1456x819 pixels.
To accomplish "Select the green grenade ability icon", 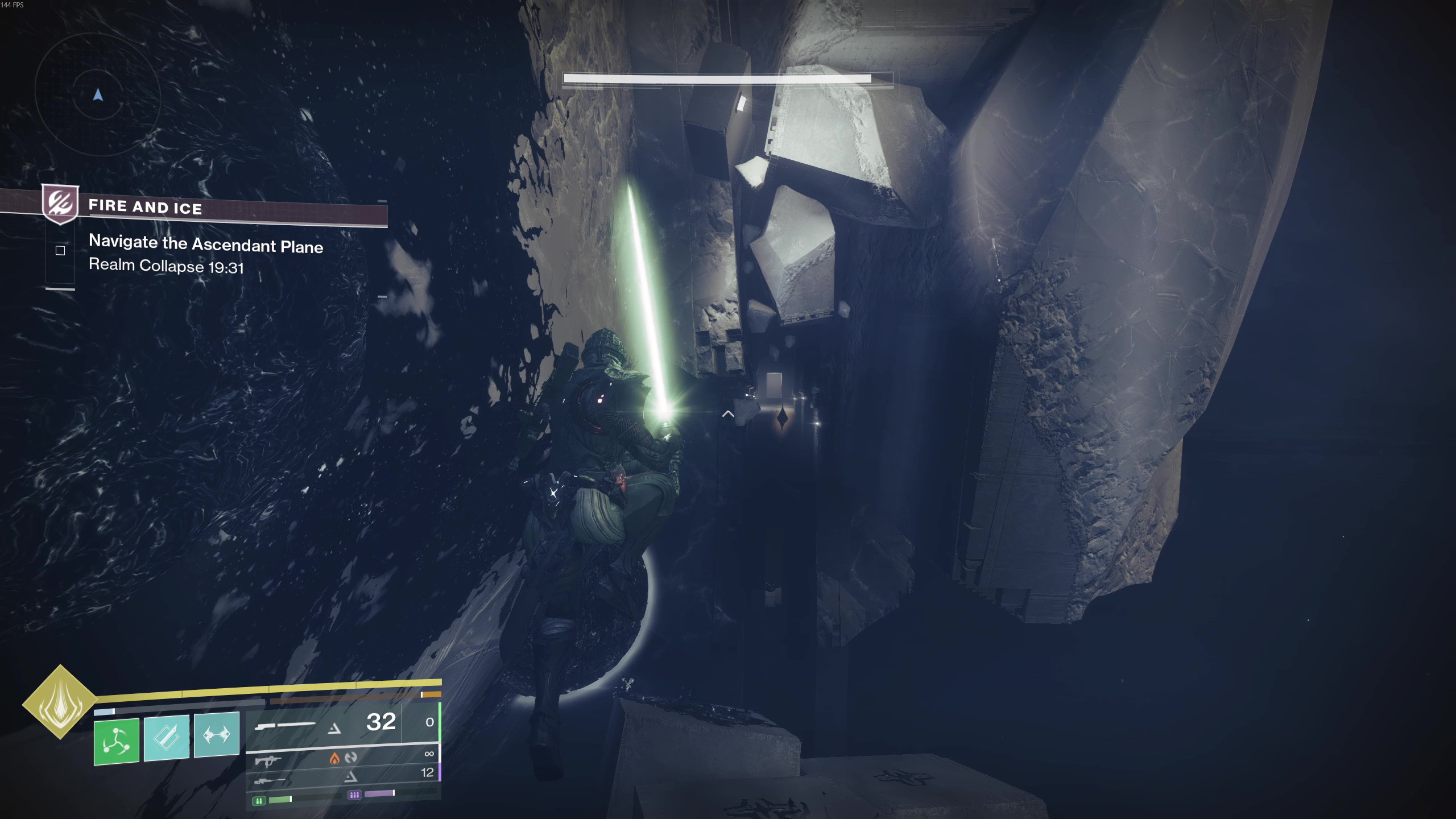I will [117, 741].
